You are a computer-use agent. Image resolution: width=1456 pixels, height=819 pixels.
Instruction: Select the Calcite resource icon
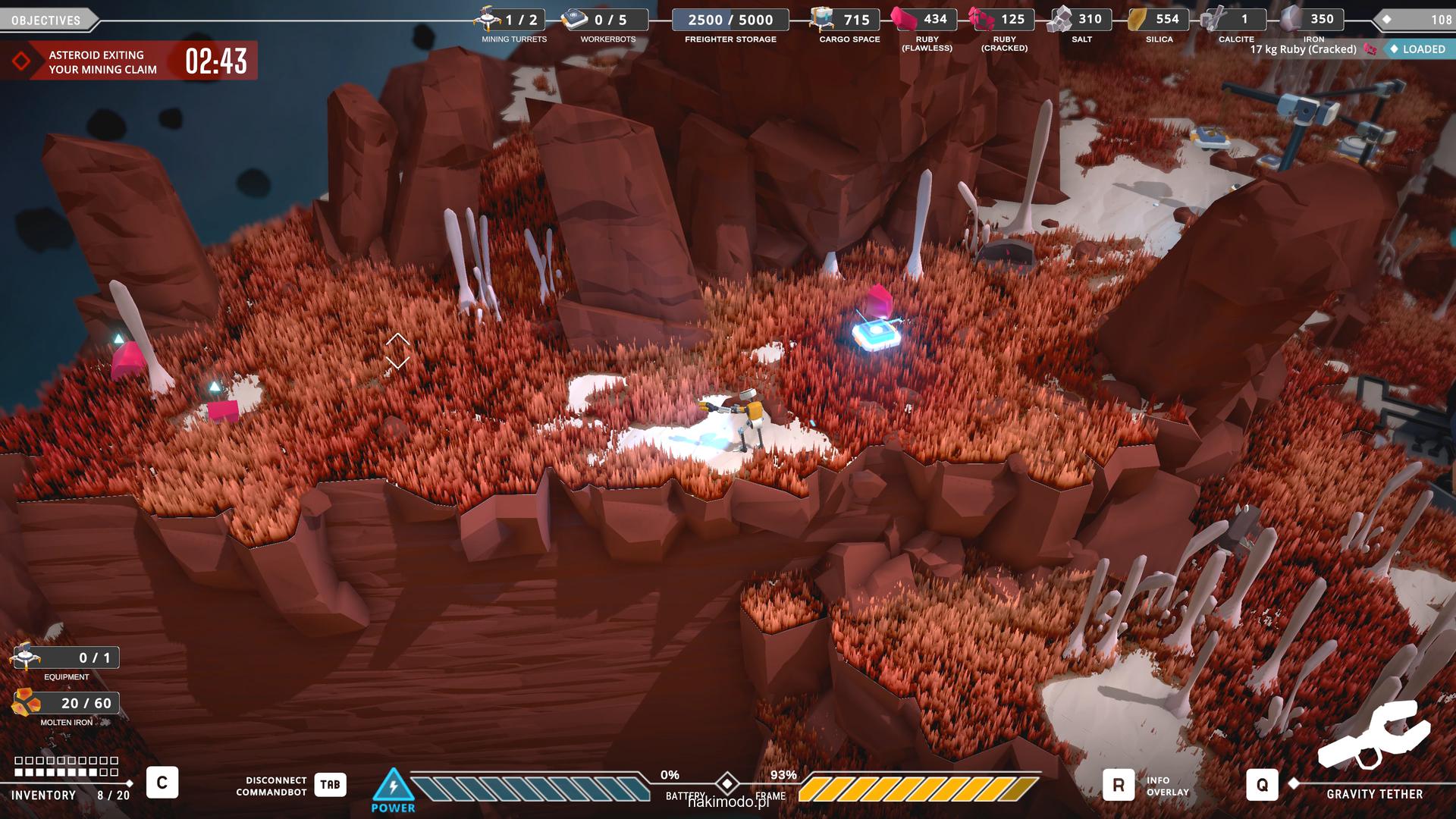[1213, 19]
